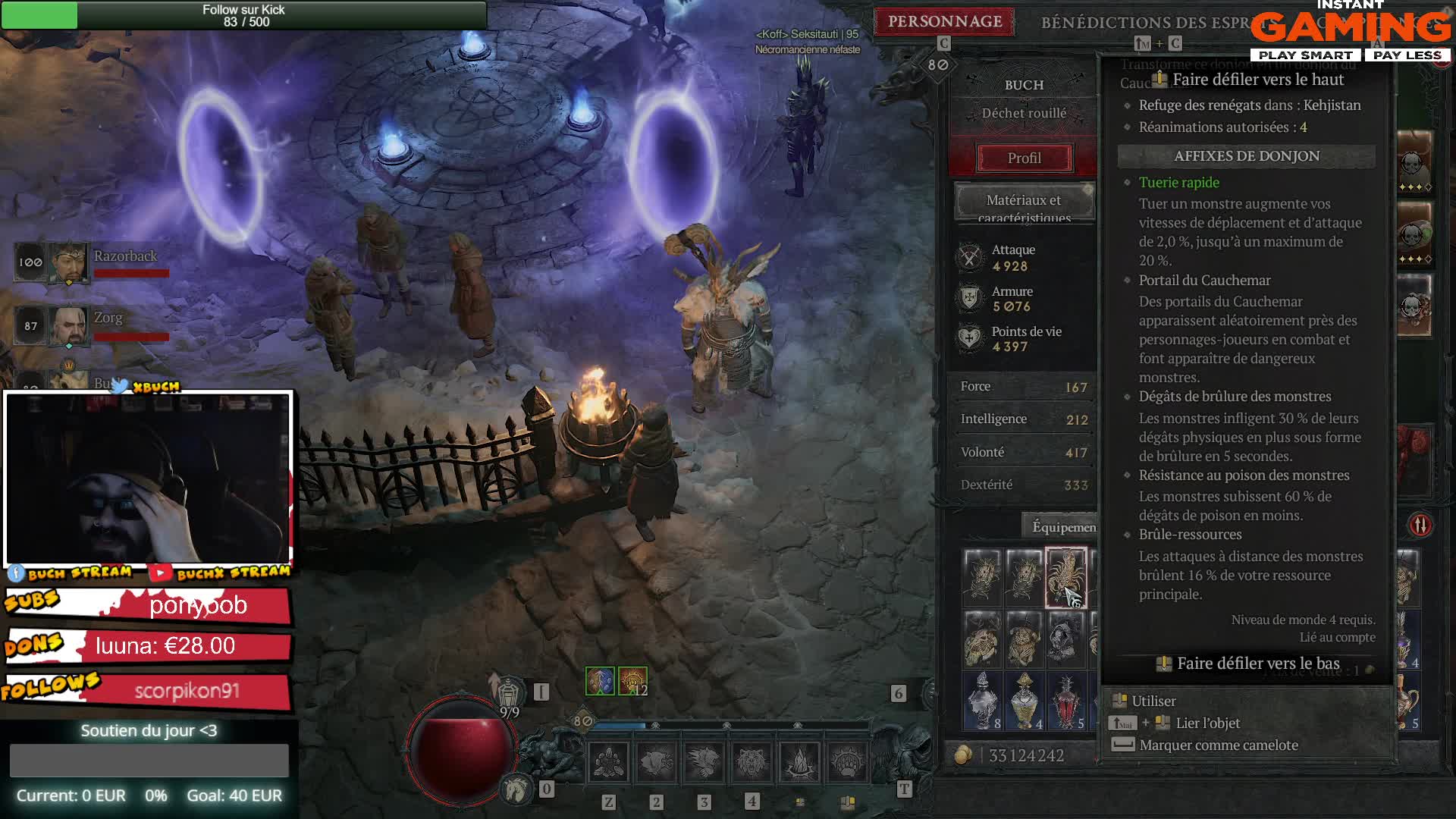Use the healing potion flask icon

pyautogui.click(x=508, y=692)
